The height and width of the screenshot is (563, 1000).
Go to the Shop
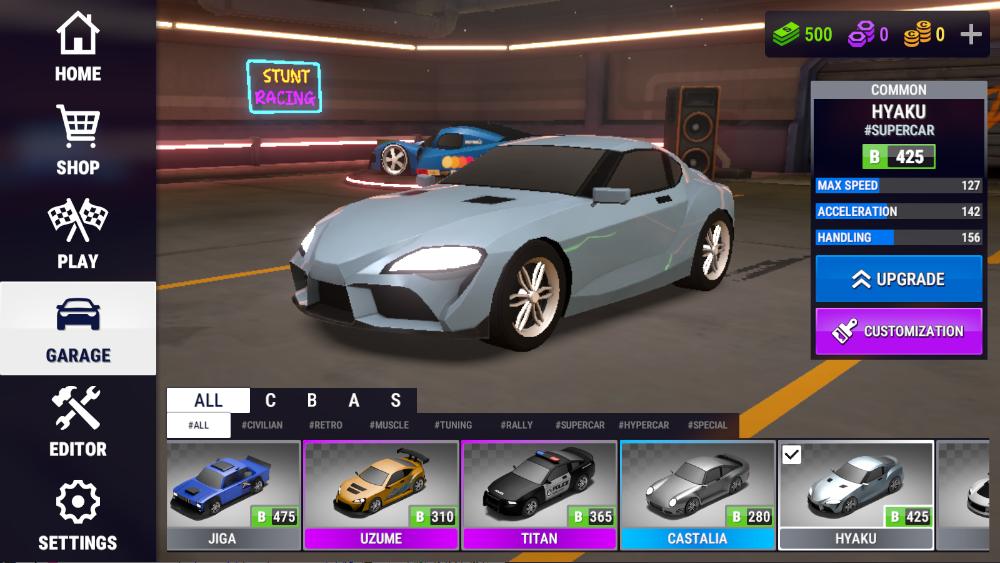point(78,141)
